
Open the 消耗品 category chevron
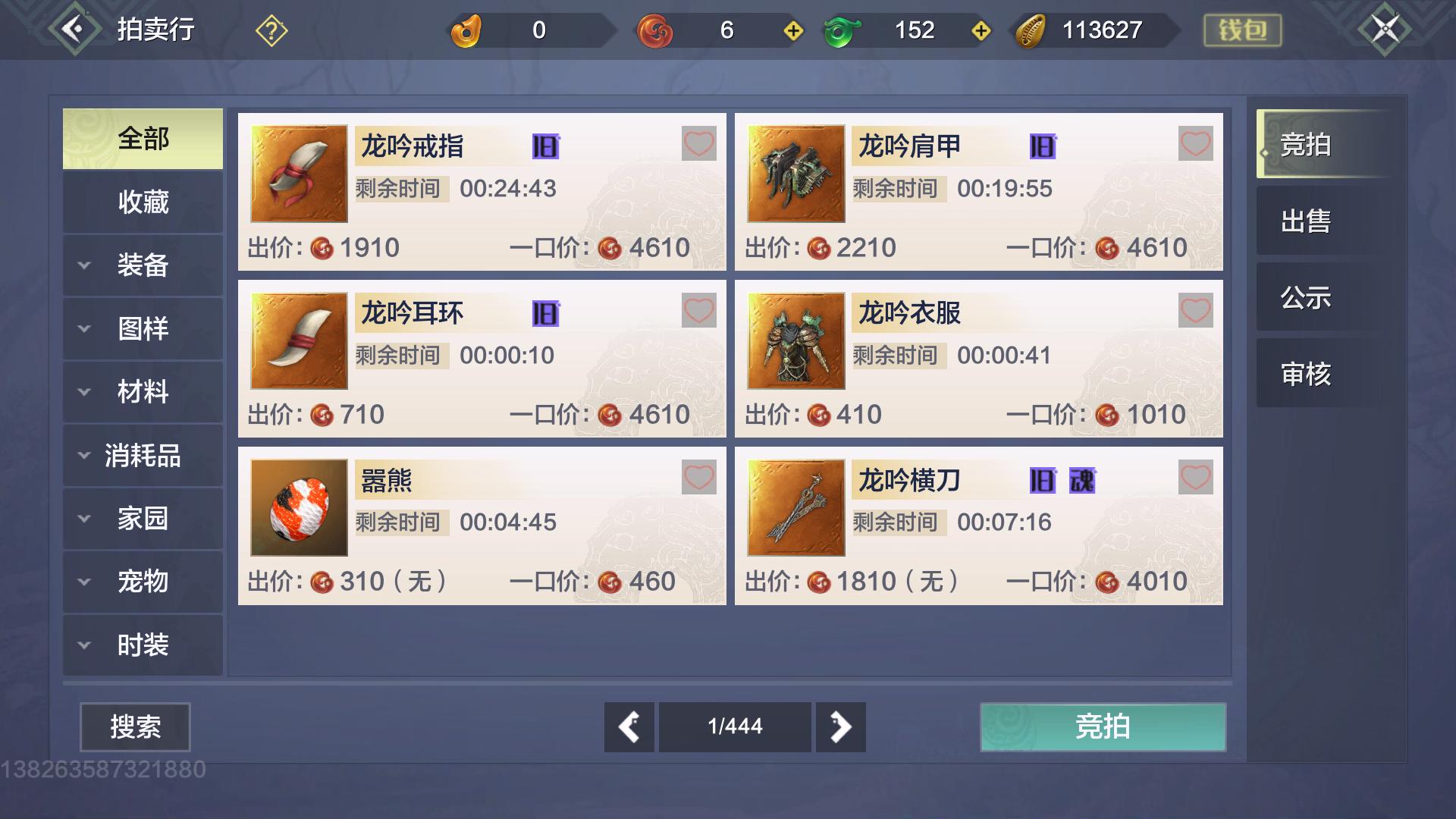83,455
